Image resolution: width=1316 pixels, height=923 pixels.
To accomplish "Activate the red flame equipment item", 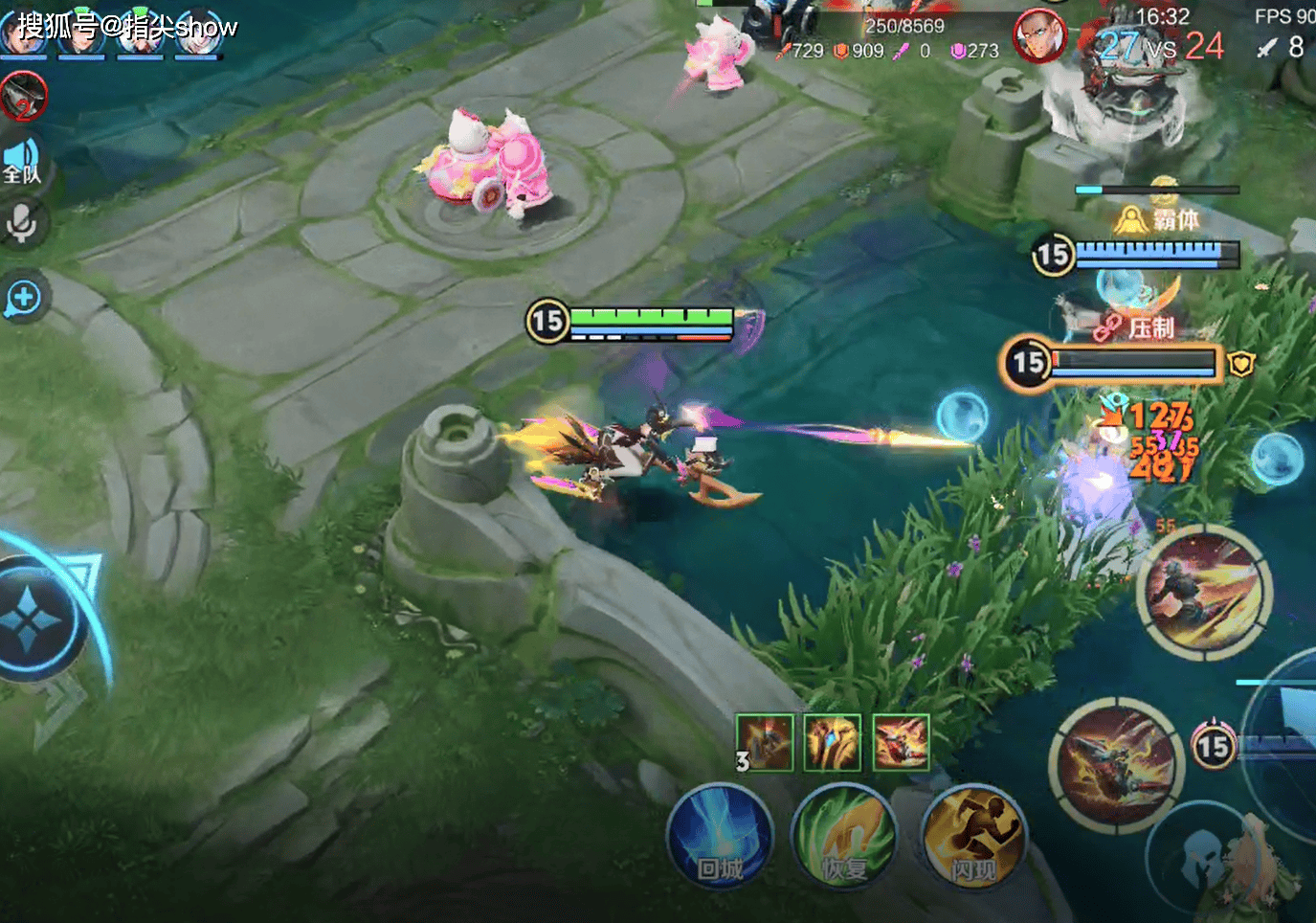I will click(901, 742).
